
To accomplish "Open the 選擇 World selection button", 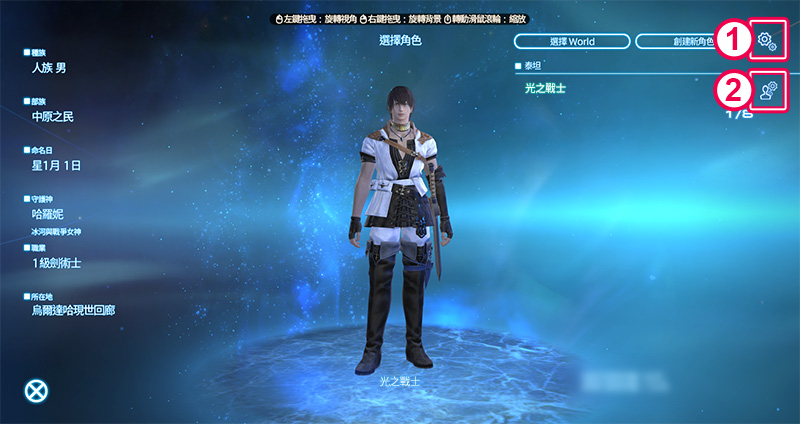I will point(573,41).
